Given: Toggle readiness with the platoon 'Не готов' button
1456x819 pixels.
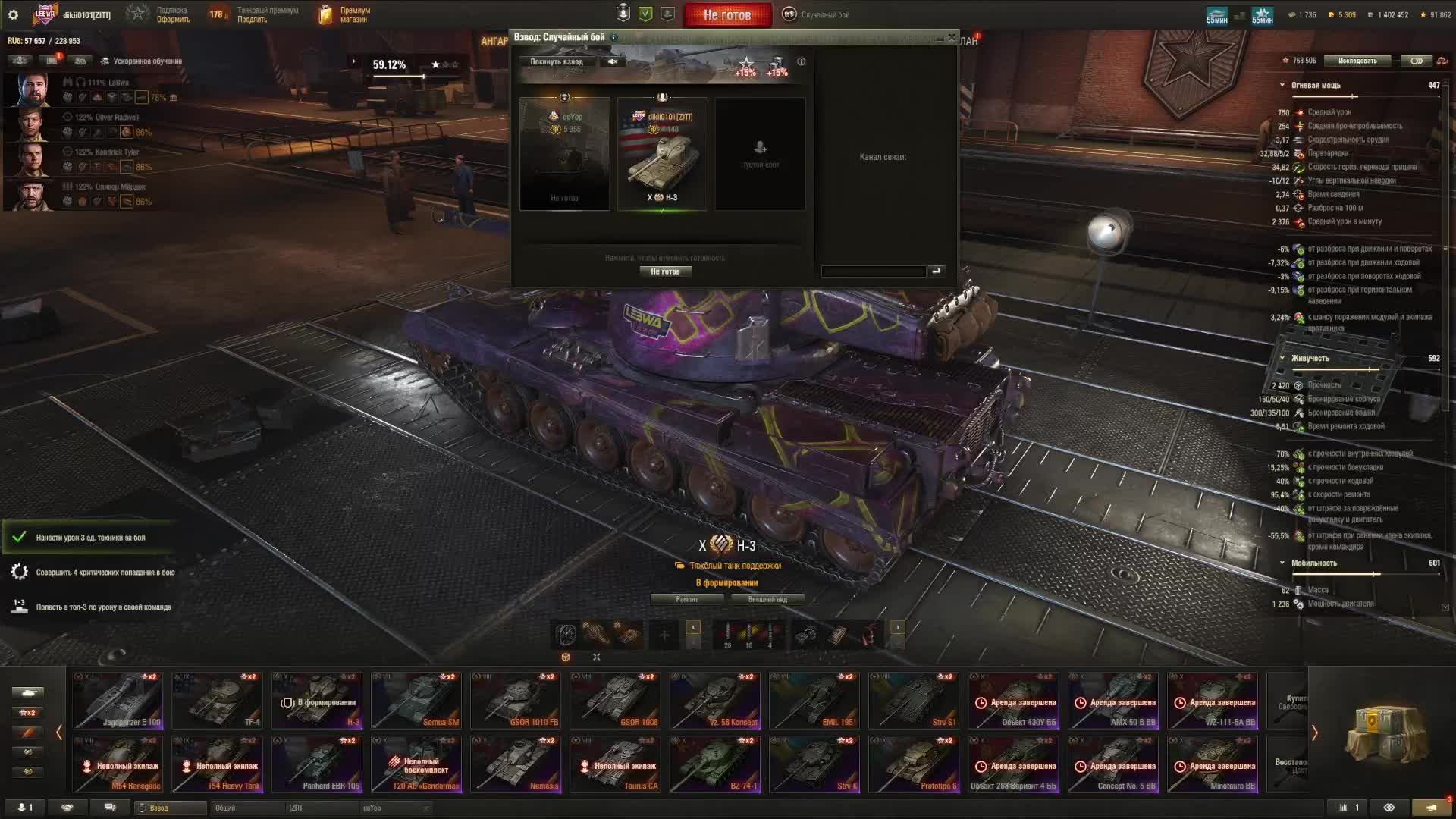Looking at the screenshot, I should click(665, 271).
